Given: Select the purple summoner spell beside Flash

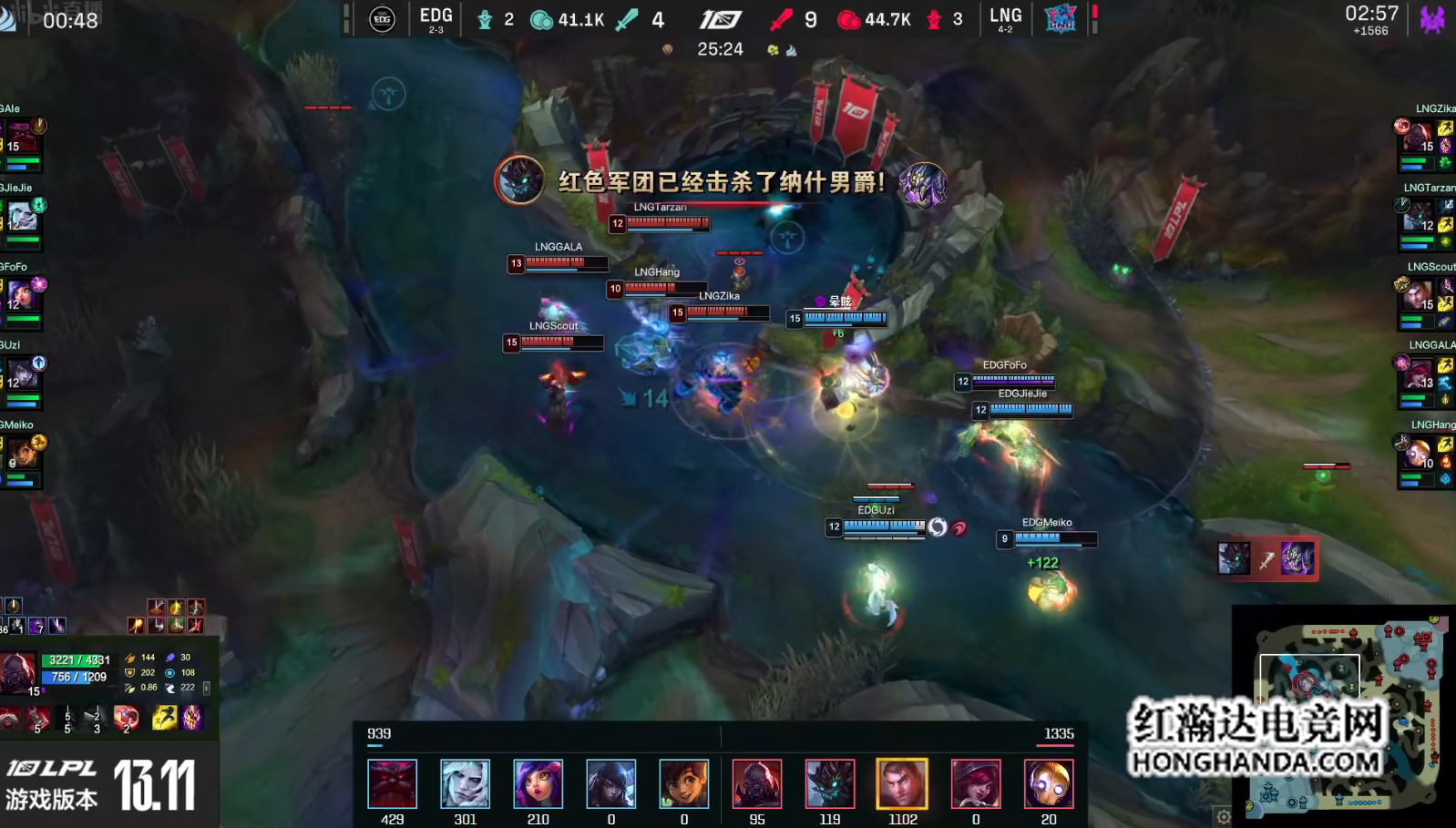Looking at the screenshot, I should pos(192,718).
